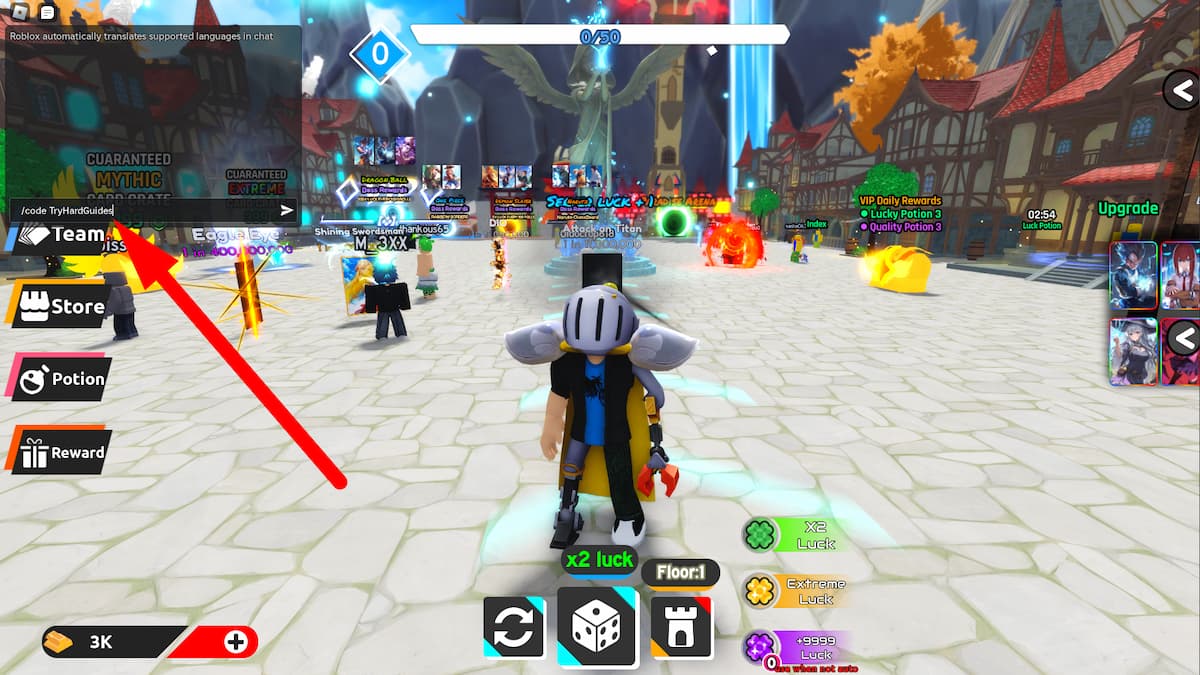1200x675 pixels.
Task: Open the Roblox main menu icon
Action: pos(18,12)
